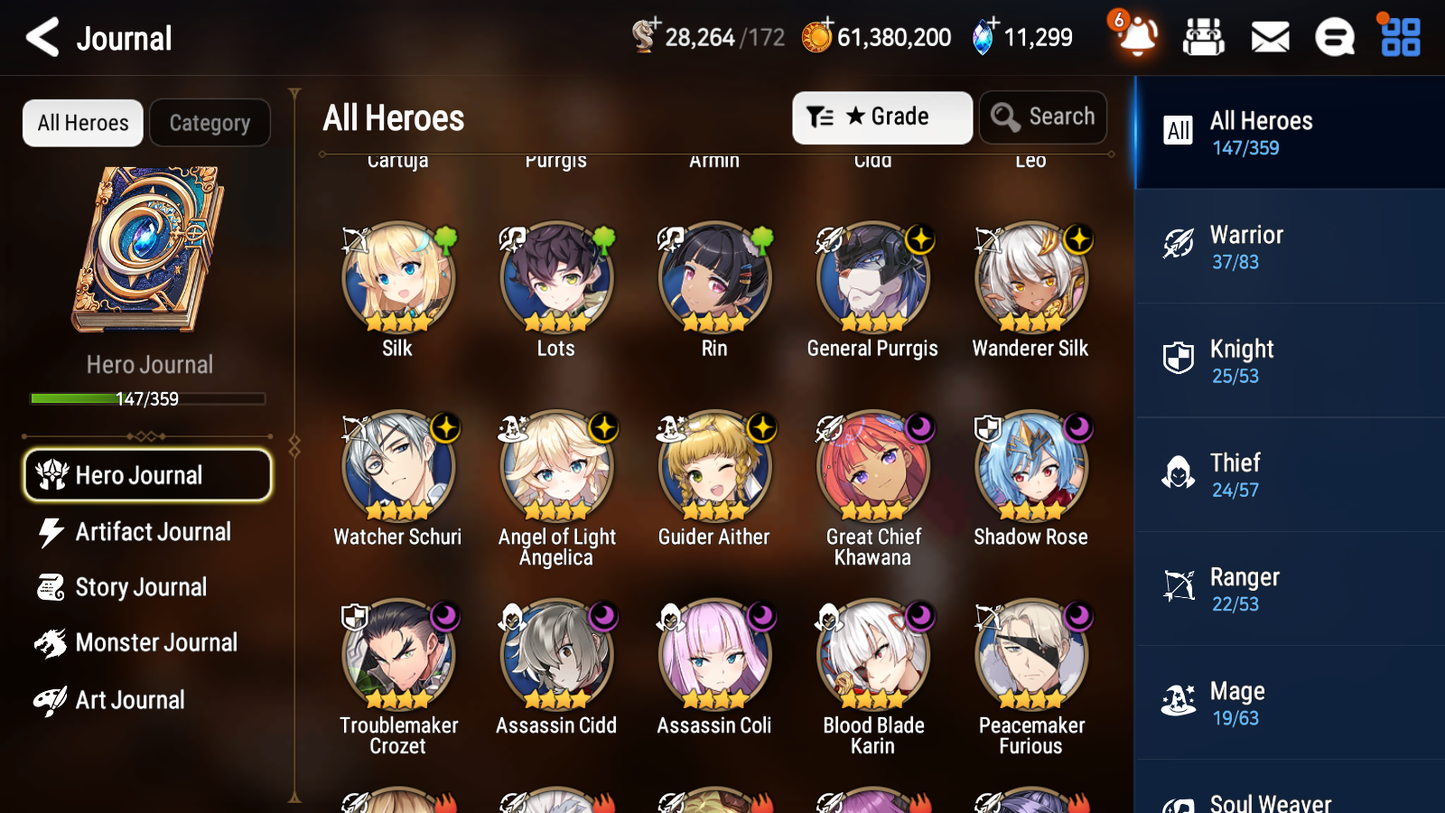Open the notification bell with 6 alerts
The width and height of the screenshot is (1445, 813).
[x=1136, y=37]
